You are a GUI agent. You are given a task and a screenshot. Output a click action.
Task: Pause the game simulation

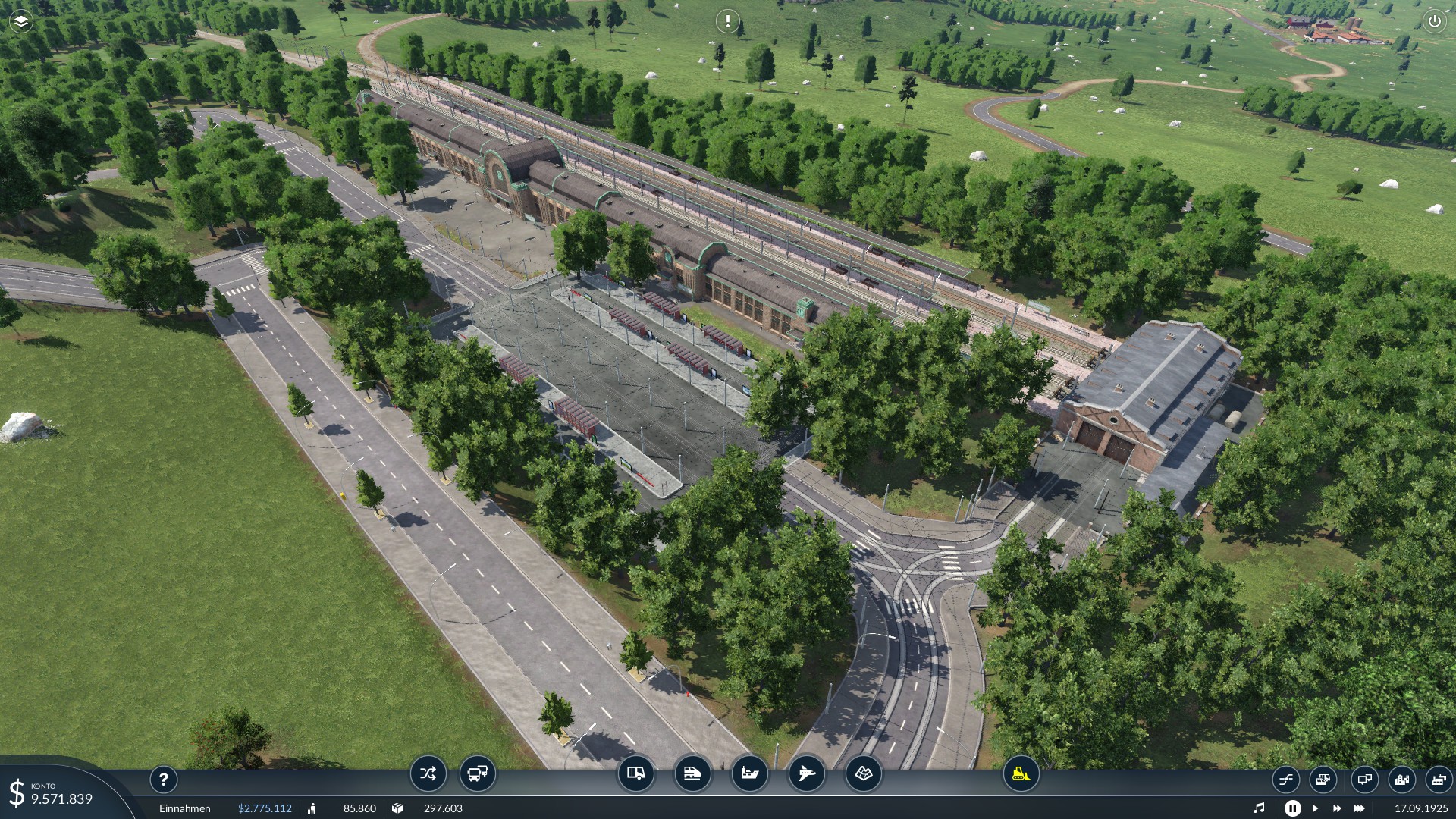pos(1292,808)
